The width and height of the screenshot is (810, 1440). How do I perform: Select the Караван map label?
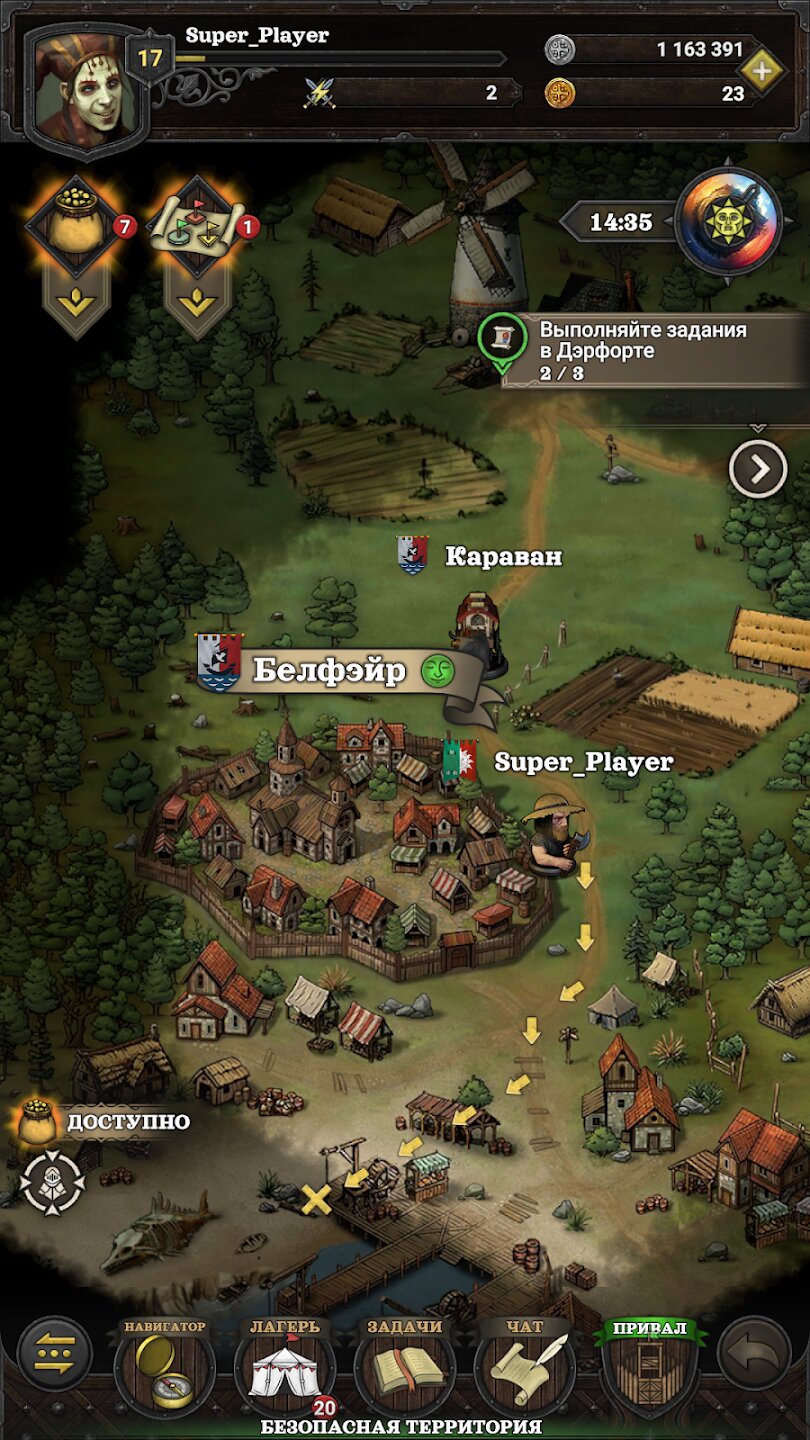click(x=502, y=557)
